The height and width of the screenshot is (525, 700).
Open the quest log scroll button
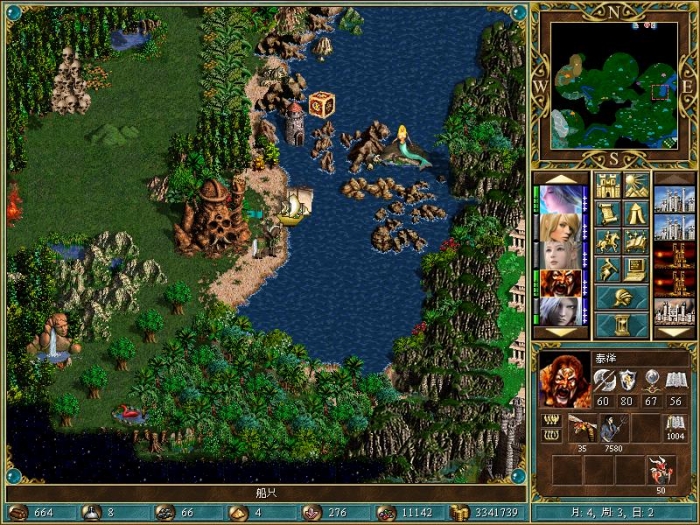(608, 214)
